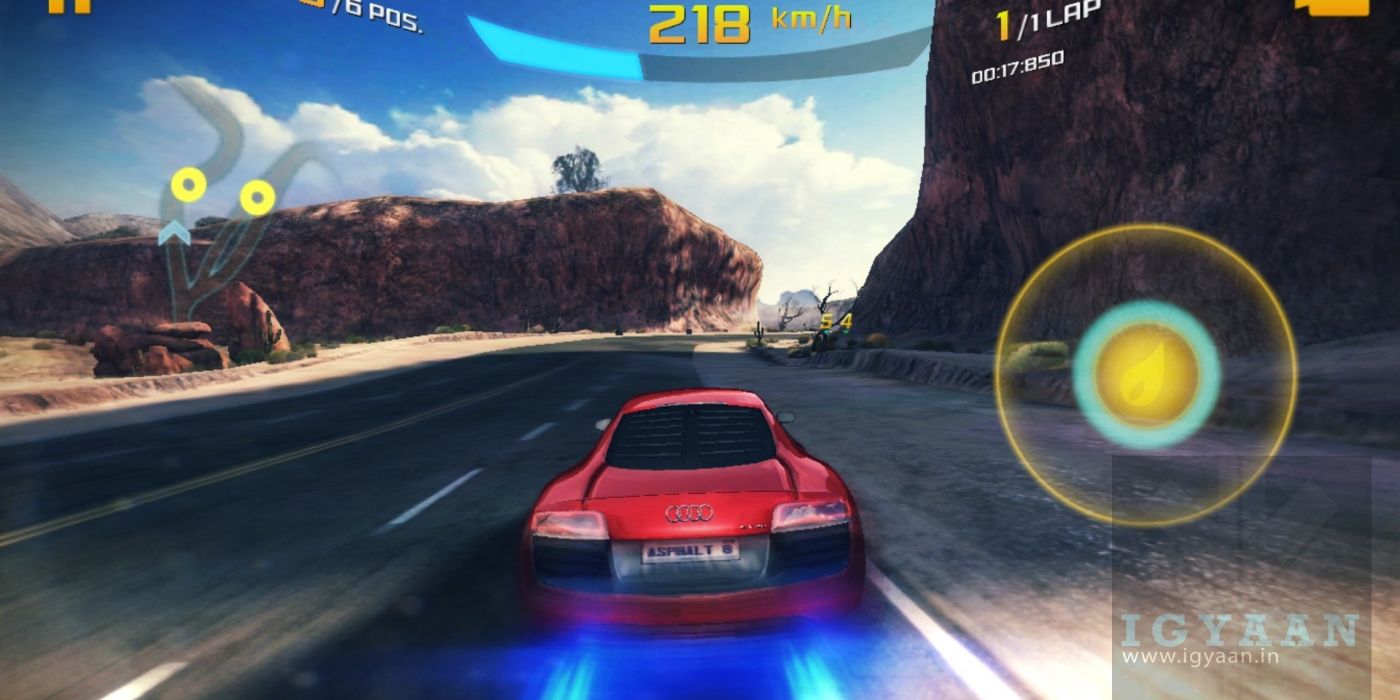Pause the race with the pause icon
1400x700 pixels.
point(68,5)
